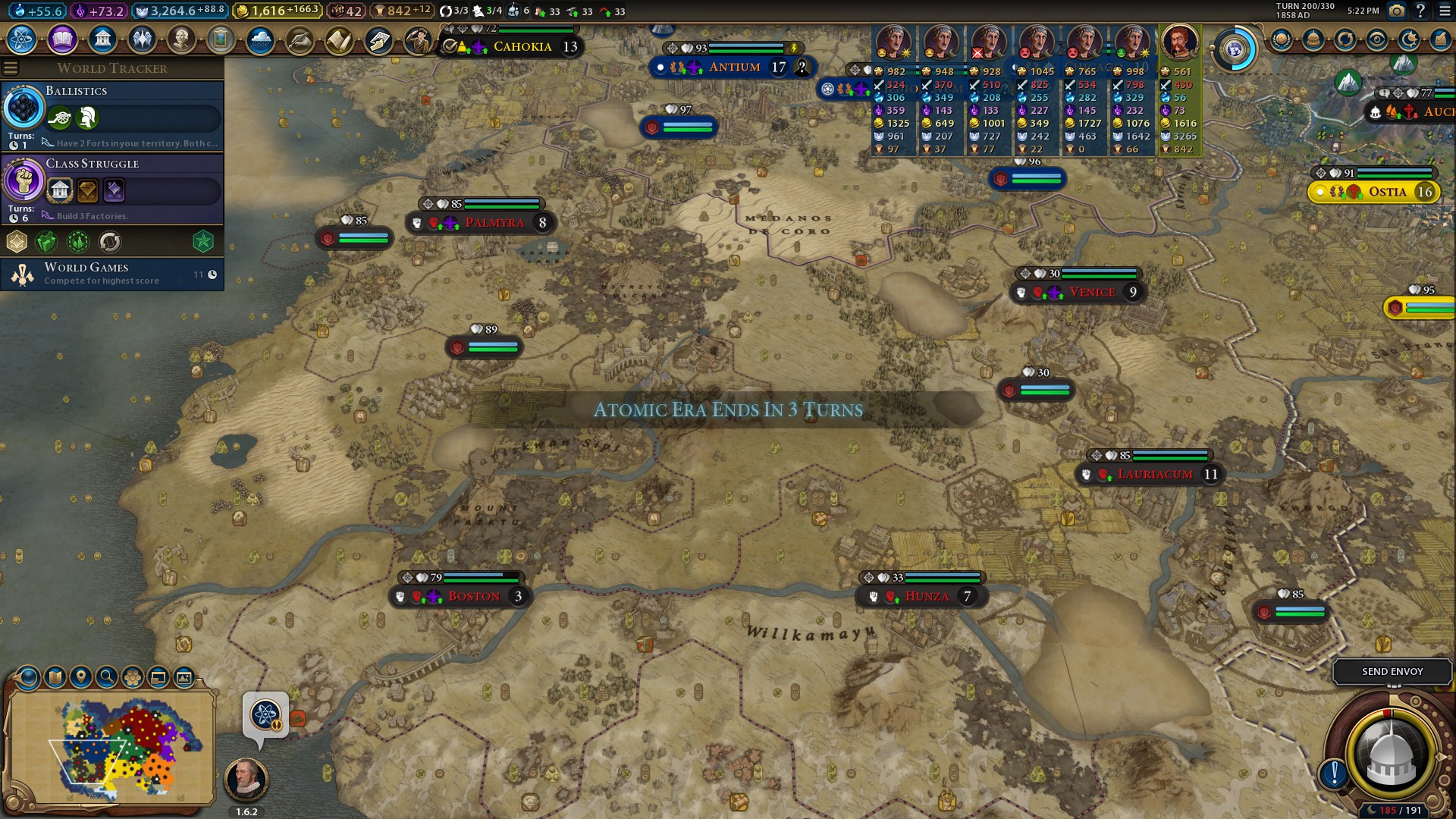Open the espionage eye icon

coord(1377,39)
